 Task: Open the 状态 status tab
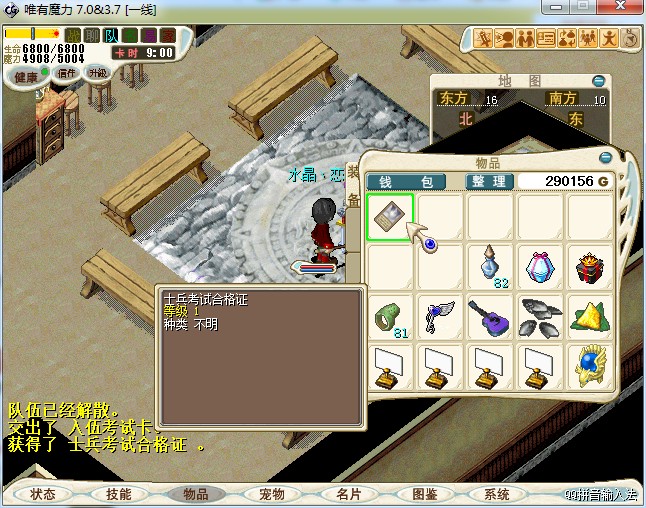43,494
